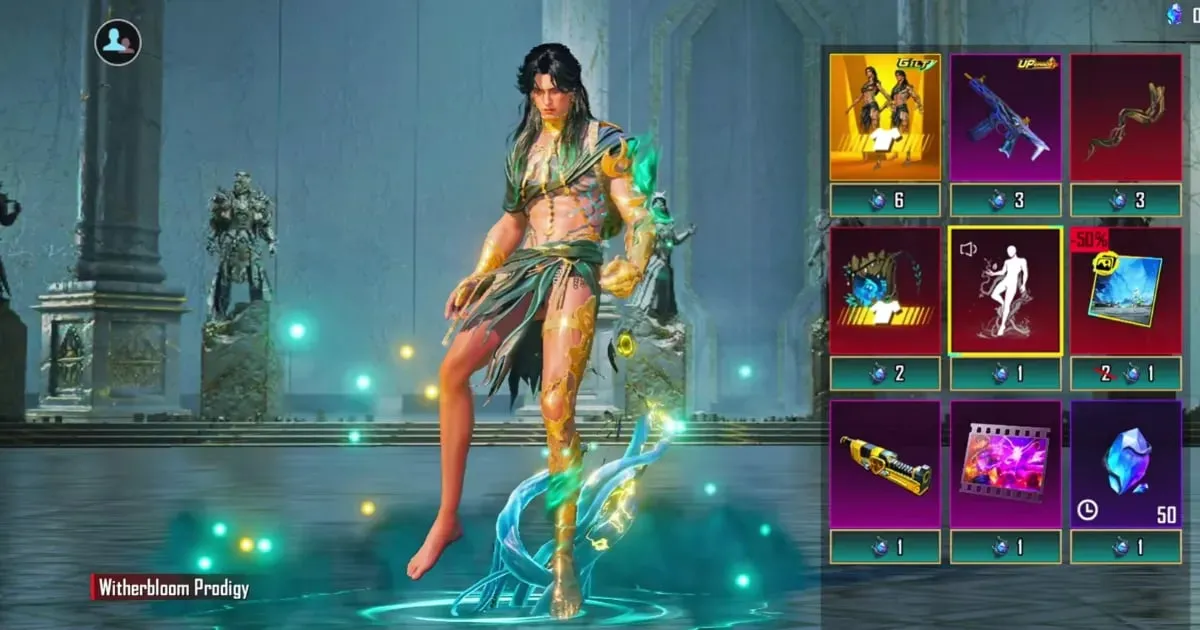This screenshot has height=630, width=1200.
Task: Click the price button under blue gun skin
Action: tap(1005, 200)
